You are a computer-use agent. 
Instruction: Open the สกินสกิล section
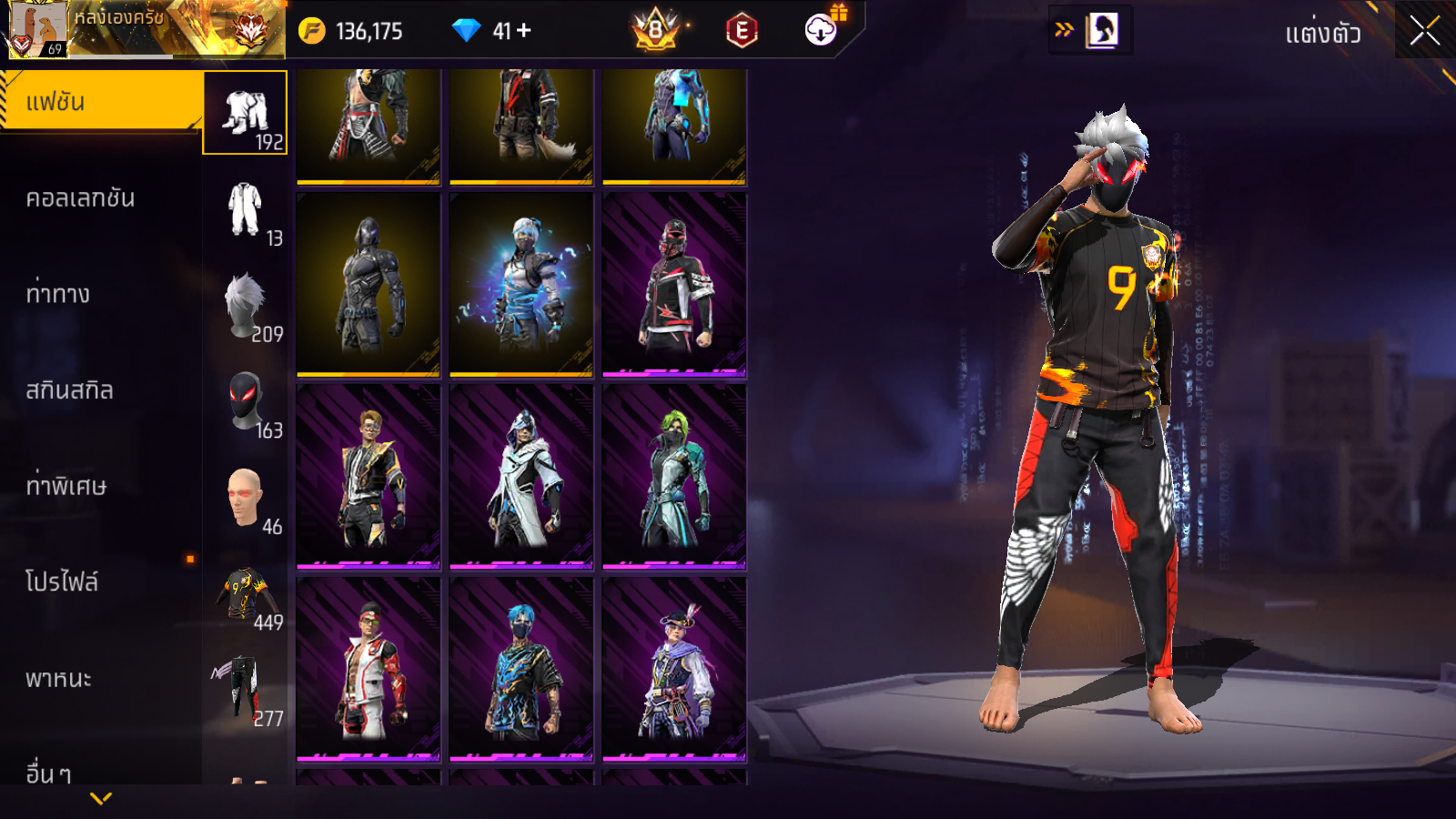pos(69,390)
